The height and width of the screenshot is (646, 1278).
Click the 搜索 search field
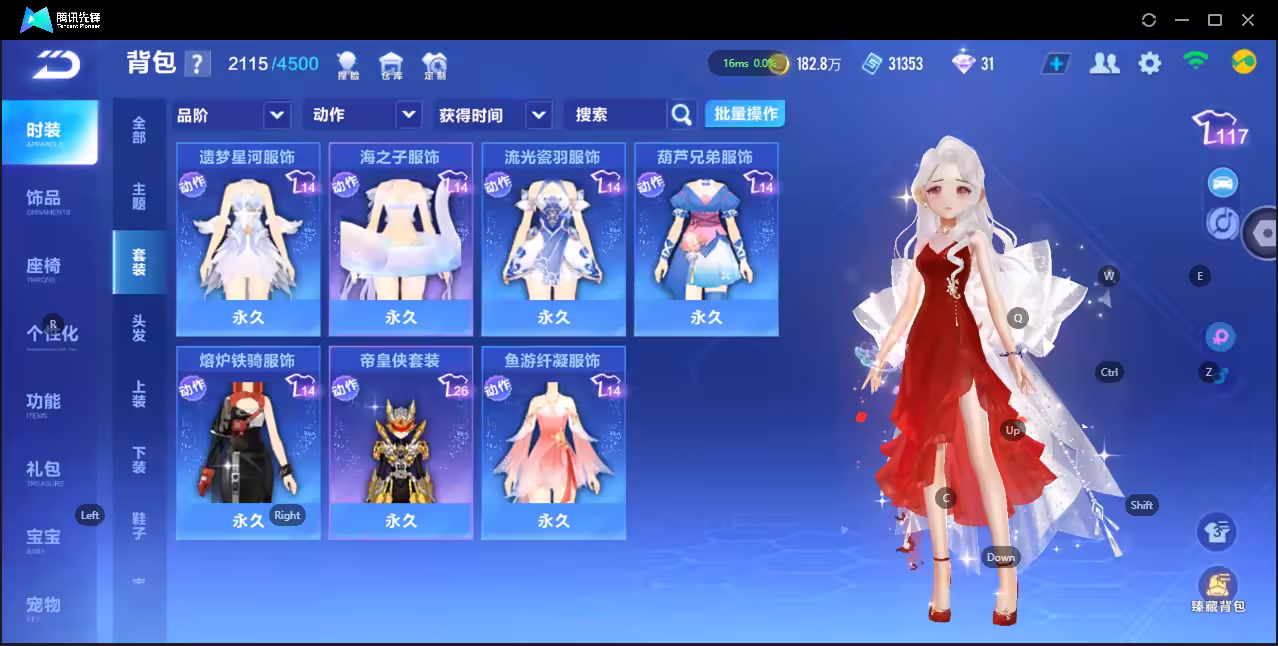tap(615, 115)
